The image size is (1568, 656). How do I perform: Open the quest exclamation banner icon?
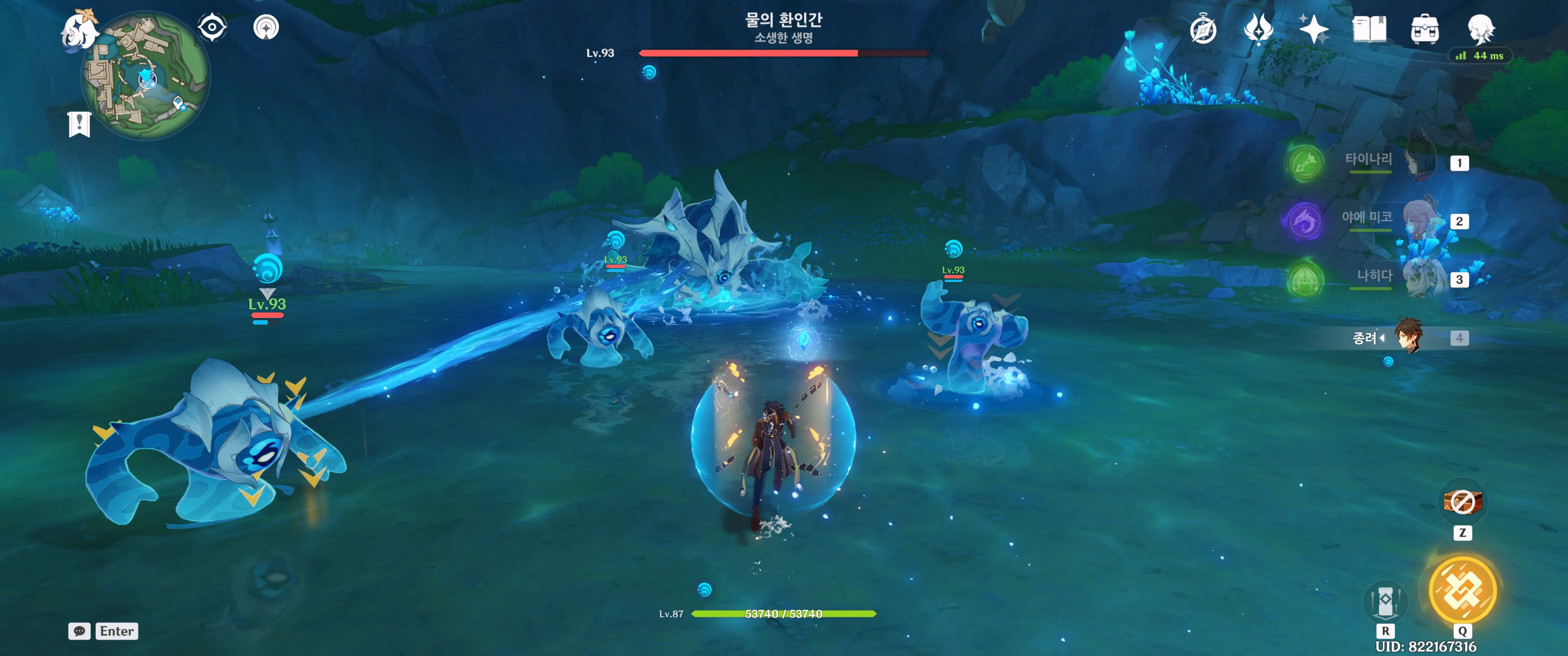point(79,124)
